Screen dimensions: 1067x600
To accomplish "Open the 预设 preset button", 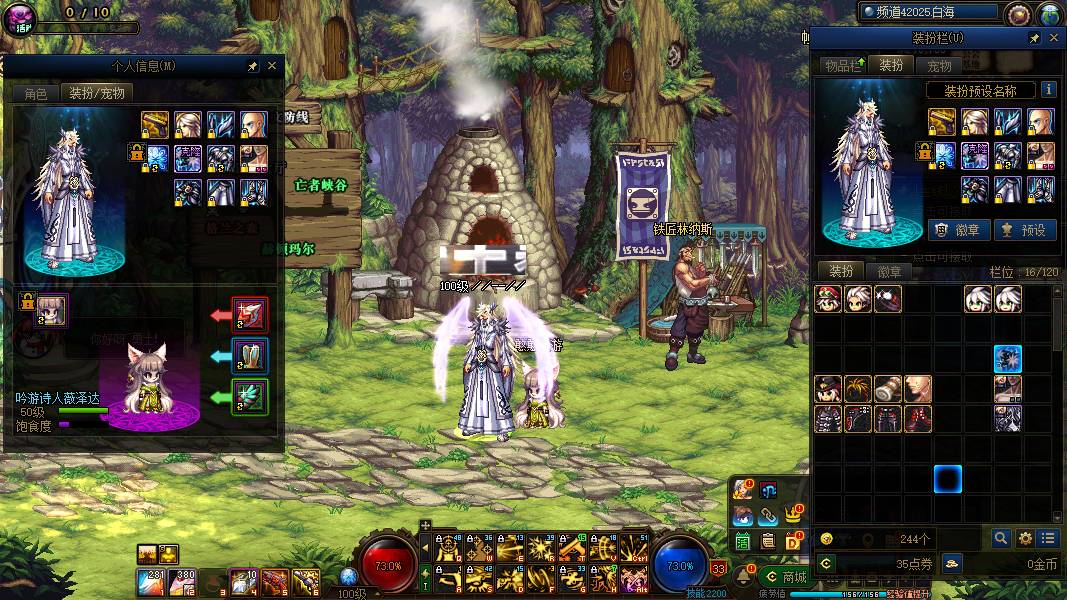I will click(1023, 230).
